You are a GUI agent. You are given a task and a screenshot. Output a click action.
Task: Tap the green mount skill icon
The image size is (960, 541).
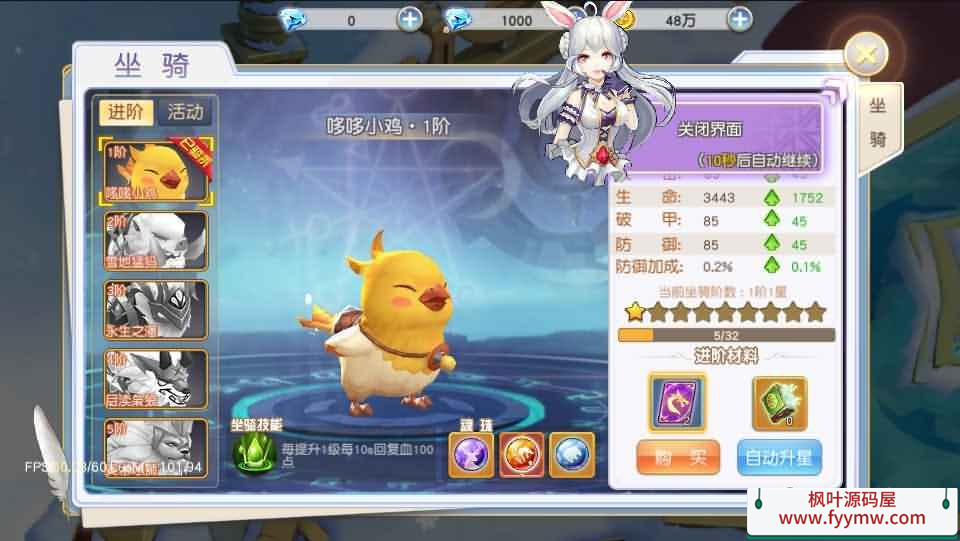(254, 452)
